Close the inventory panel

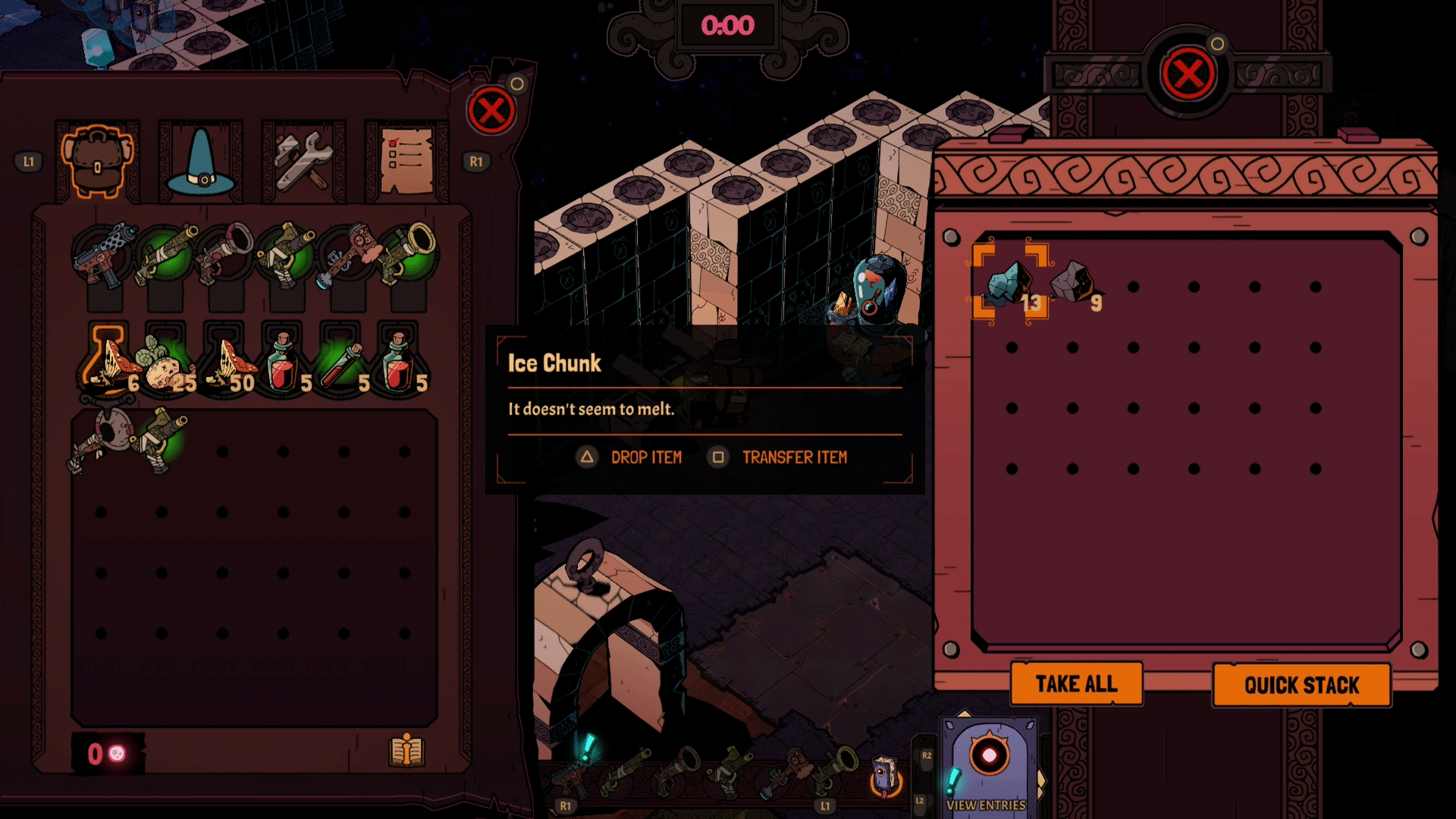click(491, 111)
